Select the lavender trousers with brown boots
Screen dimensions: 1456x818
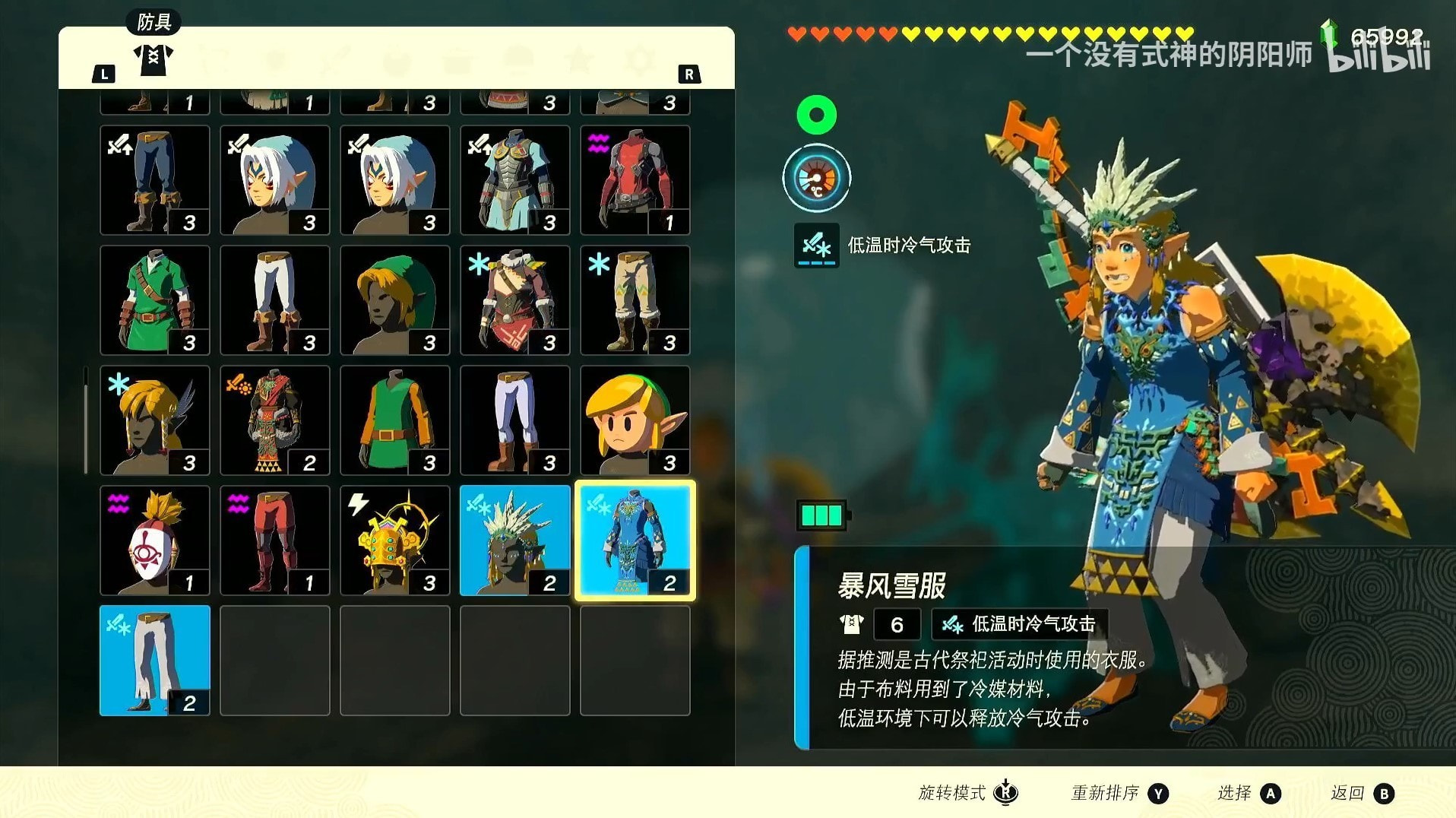click(514, 420)
